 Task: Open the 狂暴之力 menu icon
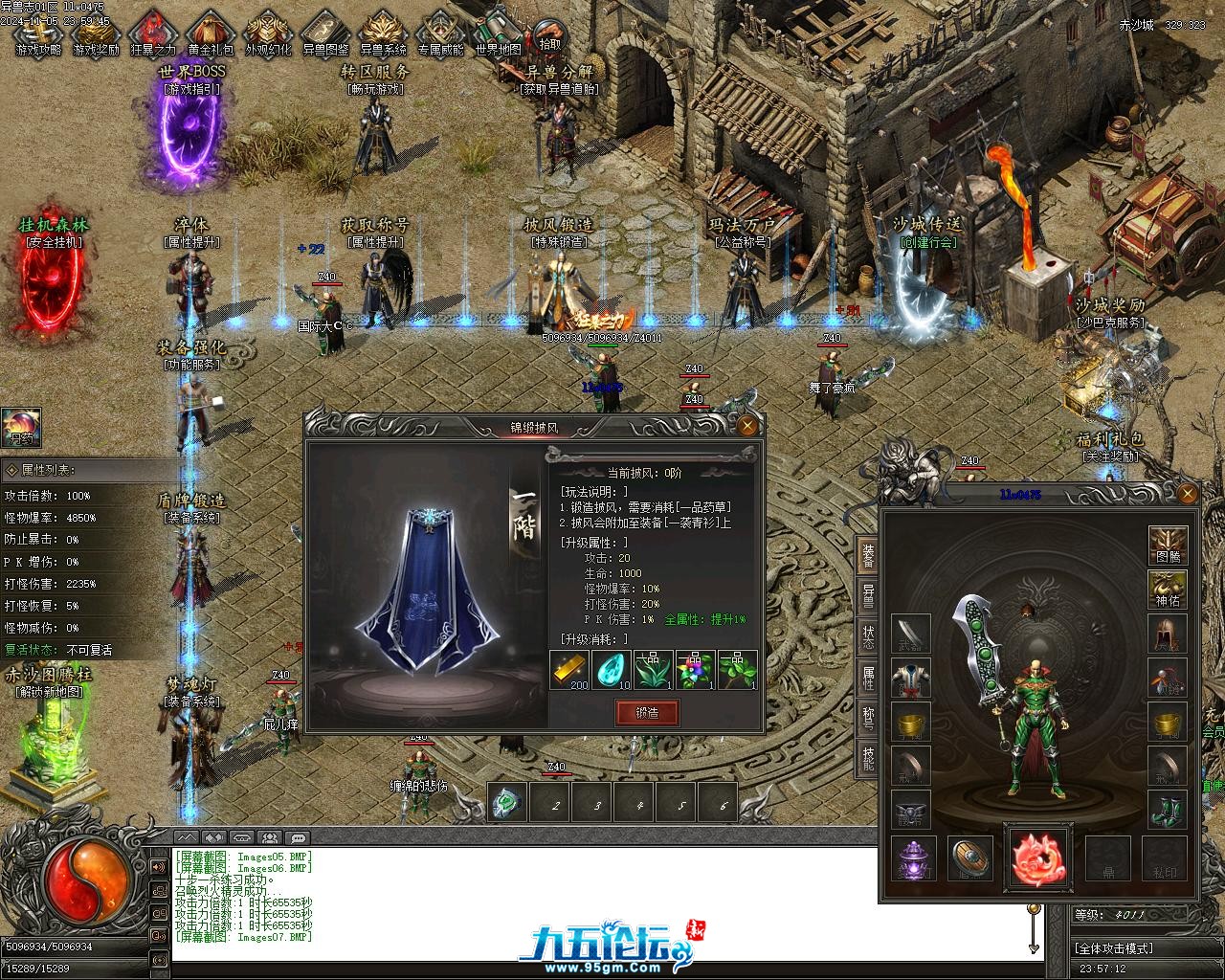[153, 34]
